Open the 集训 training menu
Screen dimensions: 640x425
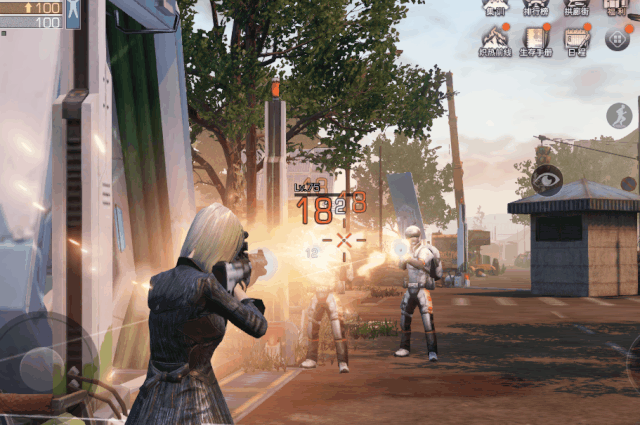coord(495,8)
